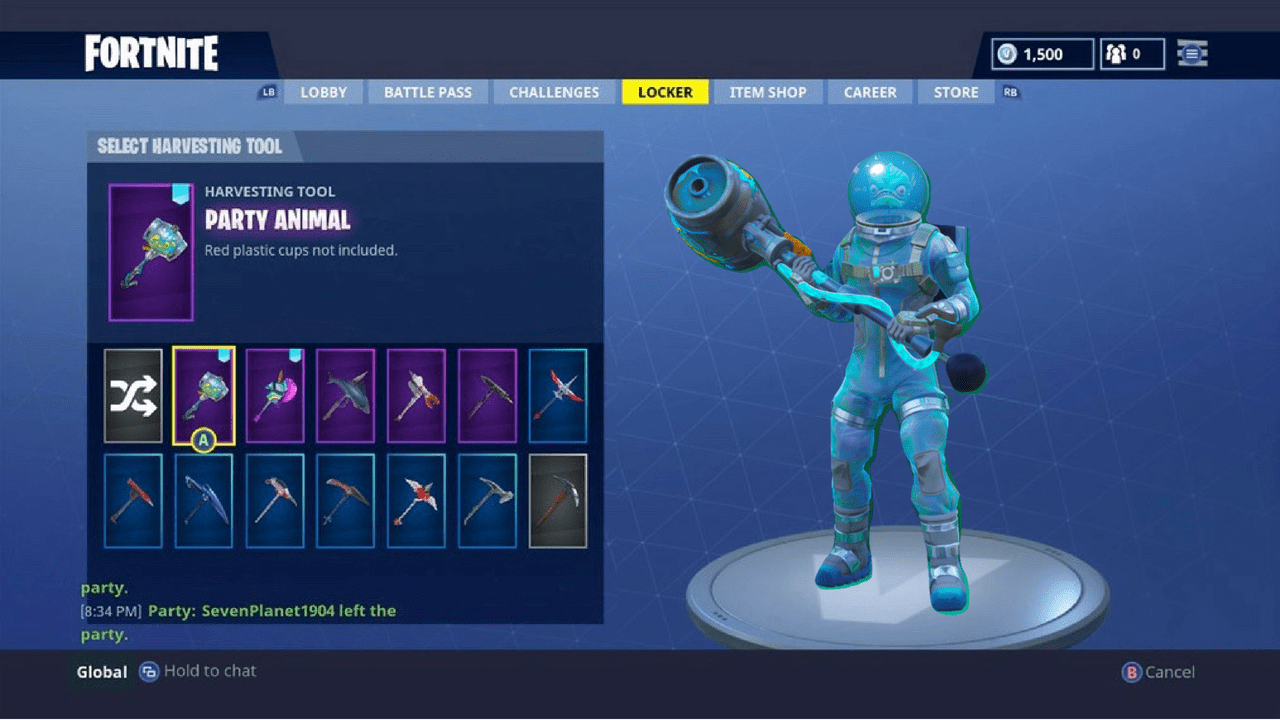
Task: Select the random harvesting tool shuffle icon
Action: (133, 396)
